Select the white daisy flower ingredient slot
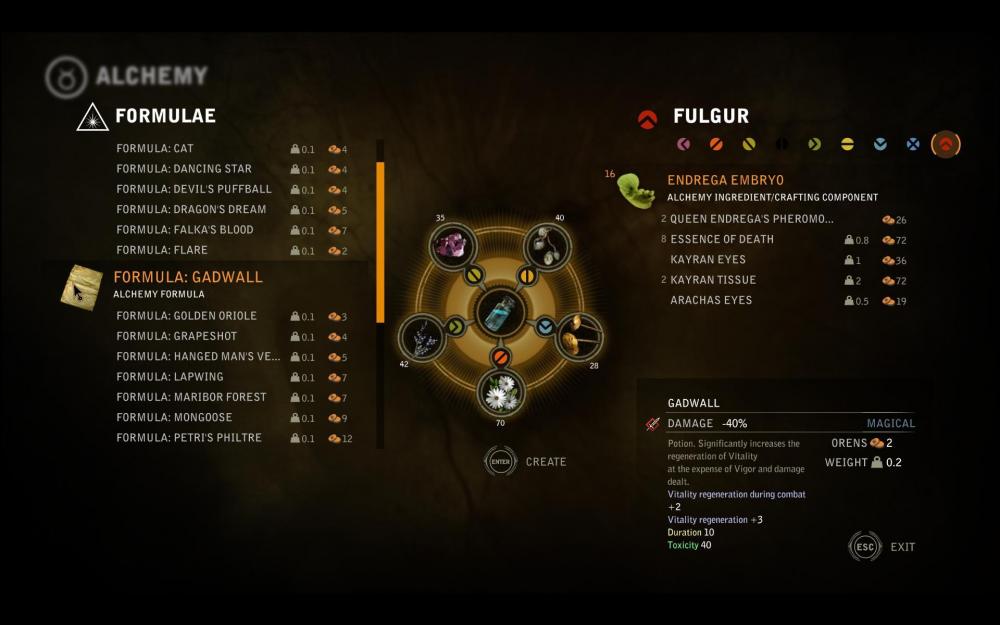Screen dimensions: 1000x625 [x=501, y=393]
